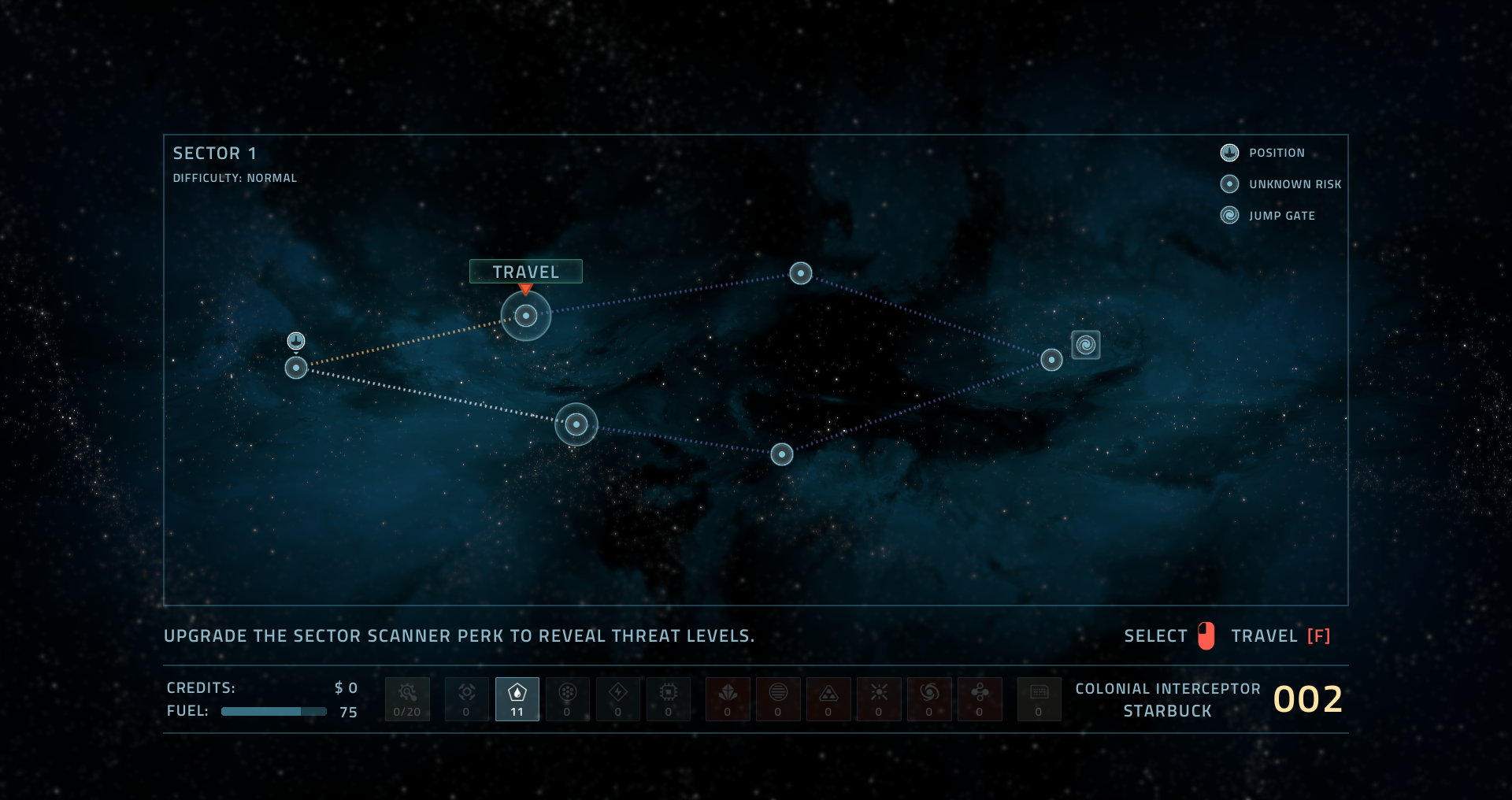Open the gear-and-wrench slot showing 0/20
This screenshot has width=1512, height=800.
tap(407, 699)
